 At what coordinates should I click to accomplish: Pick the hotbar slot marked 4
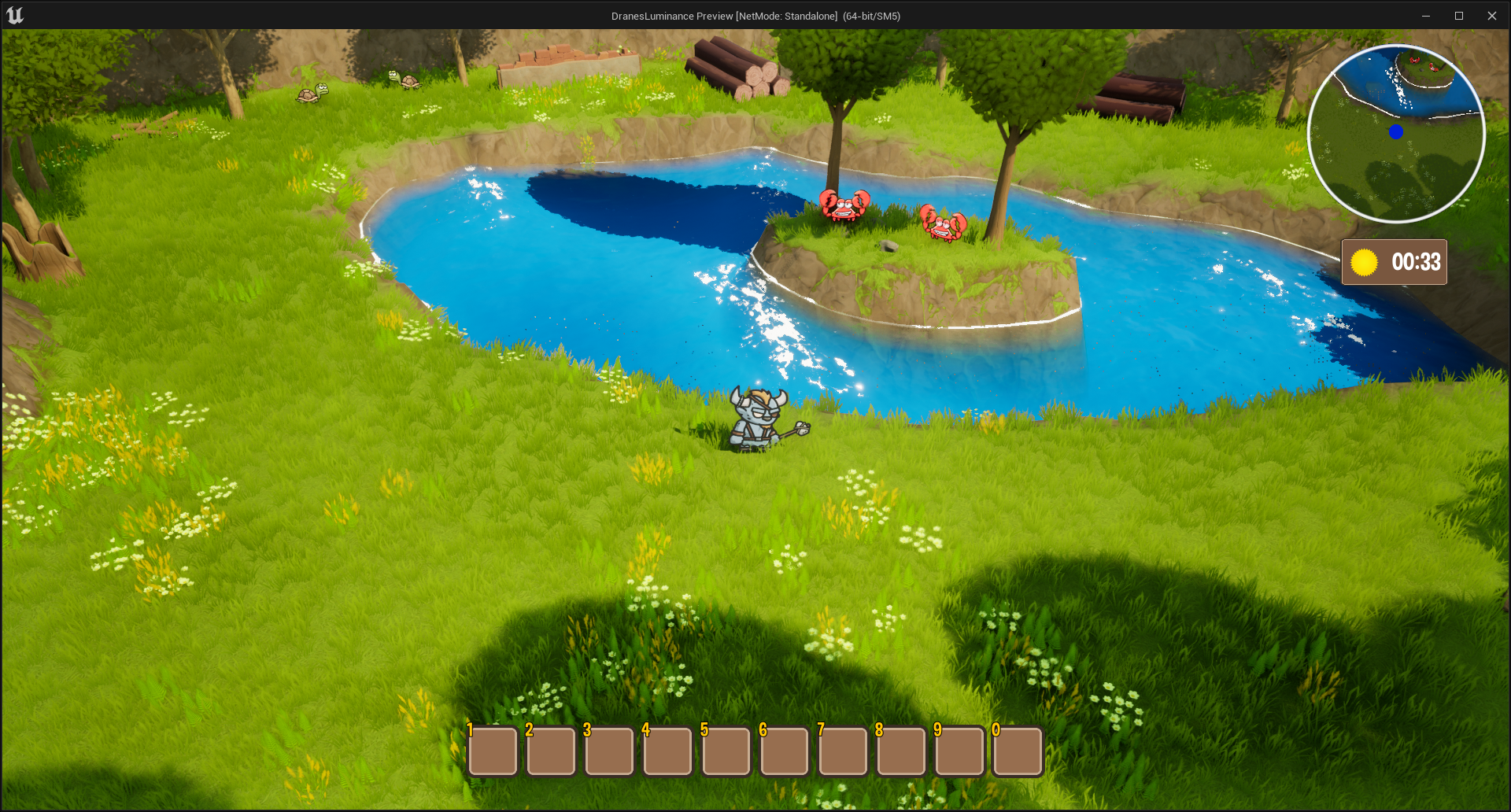668,751
